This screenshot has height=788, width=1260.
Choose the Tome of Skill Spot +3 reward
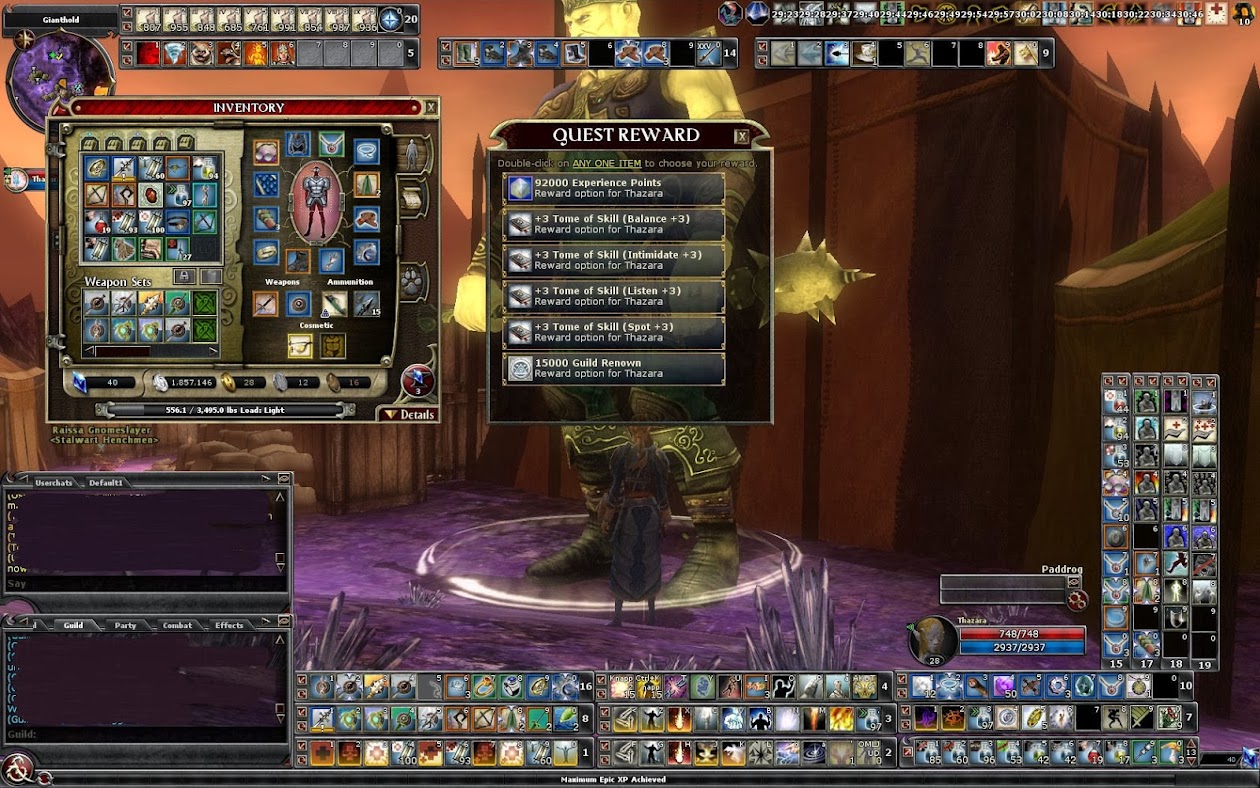click(x=614, y=332)
